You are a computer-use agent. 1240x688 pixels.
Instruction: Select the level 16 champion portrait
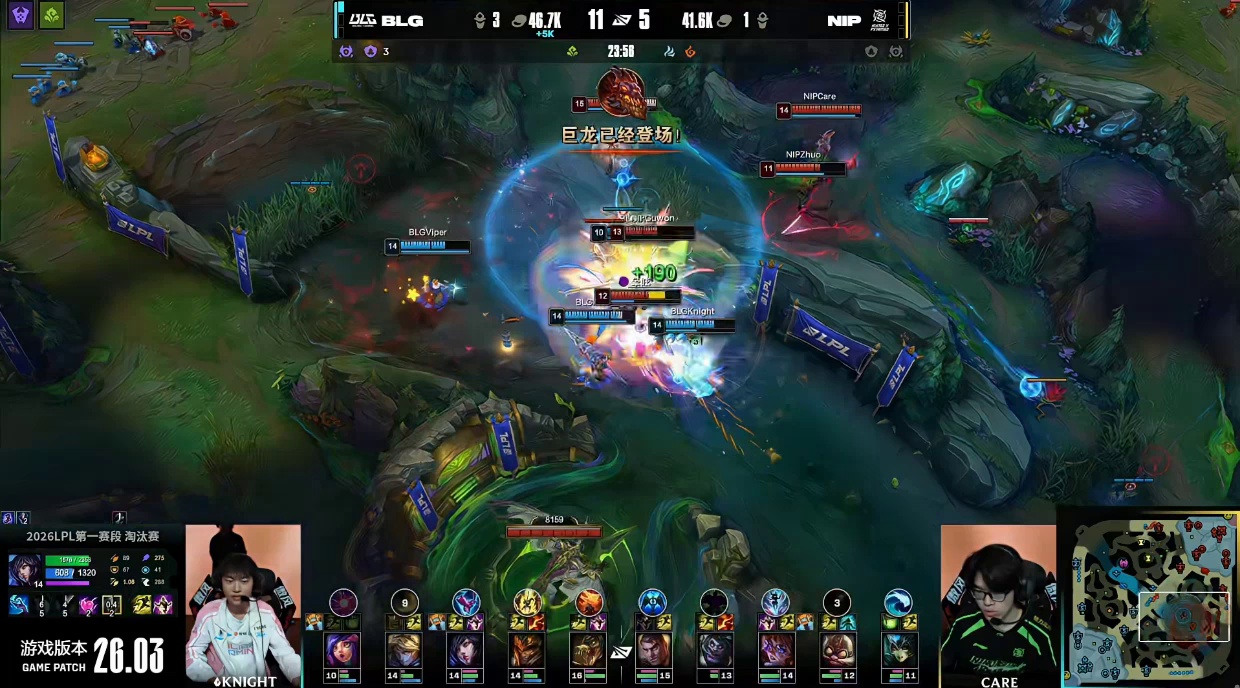(589, 651)
